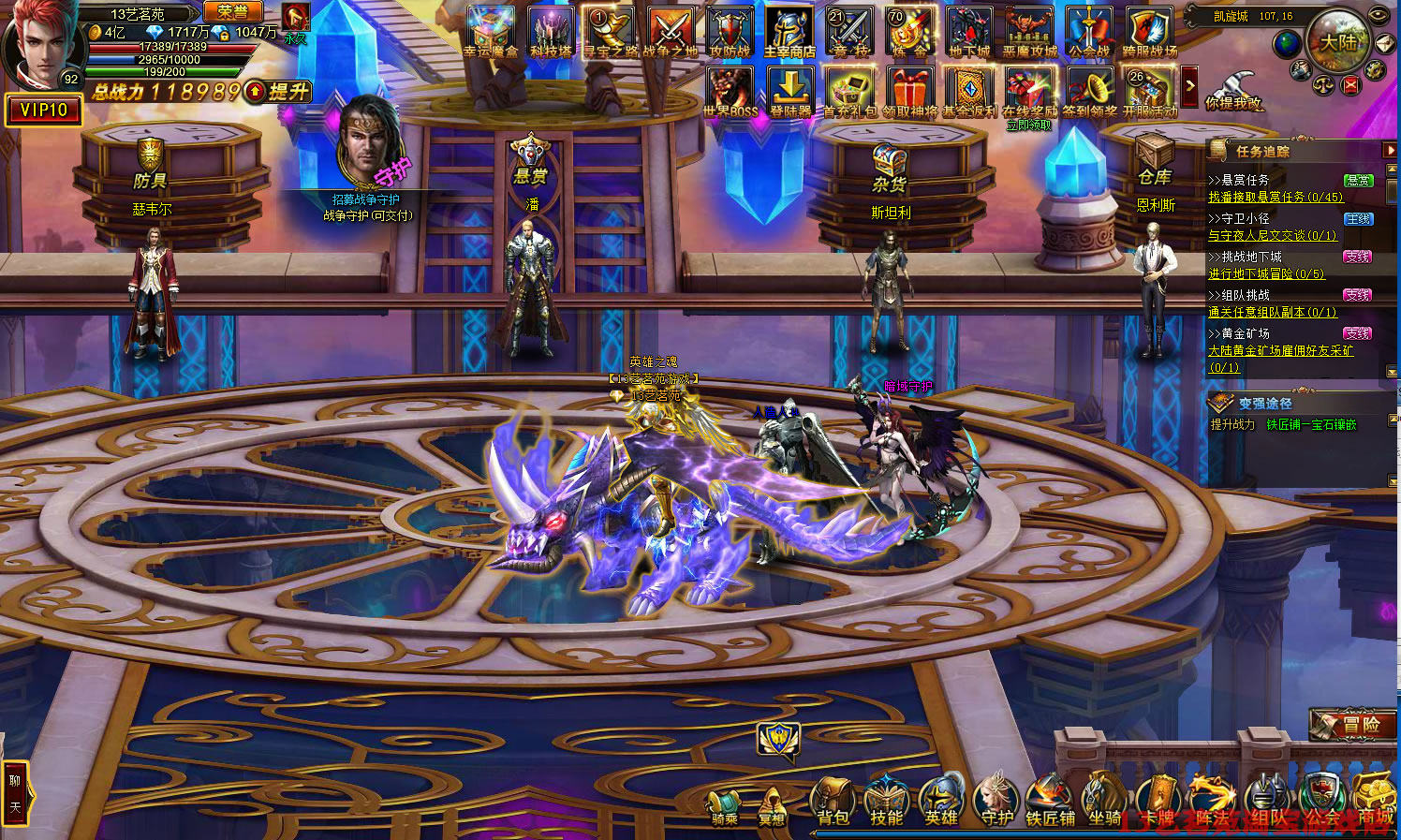Open the 大陆 world map globe

1337,41
